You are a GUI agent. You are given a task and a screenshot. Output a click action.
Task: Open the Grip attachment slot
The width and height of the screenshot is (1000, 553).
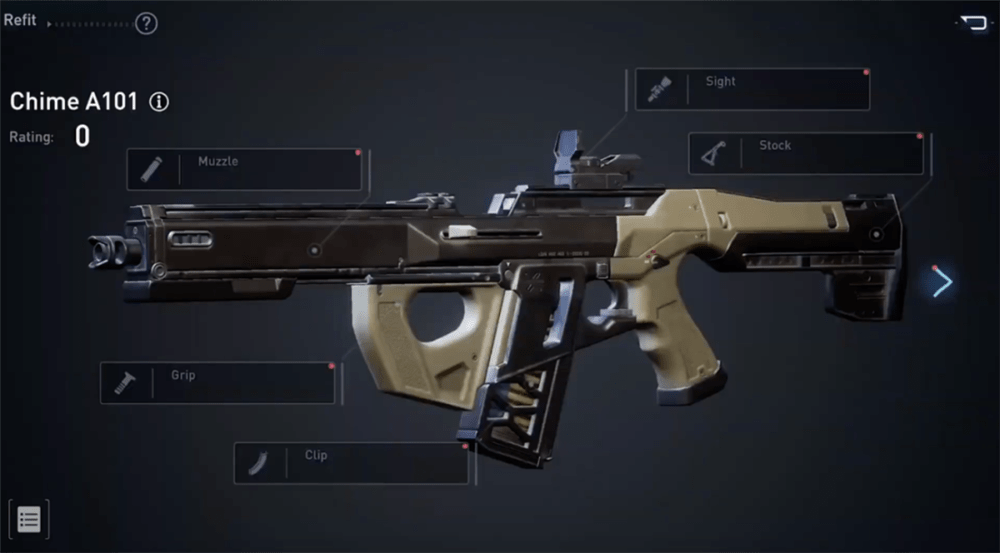218,383
